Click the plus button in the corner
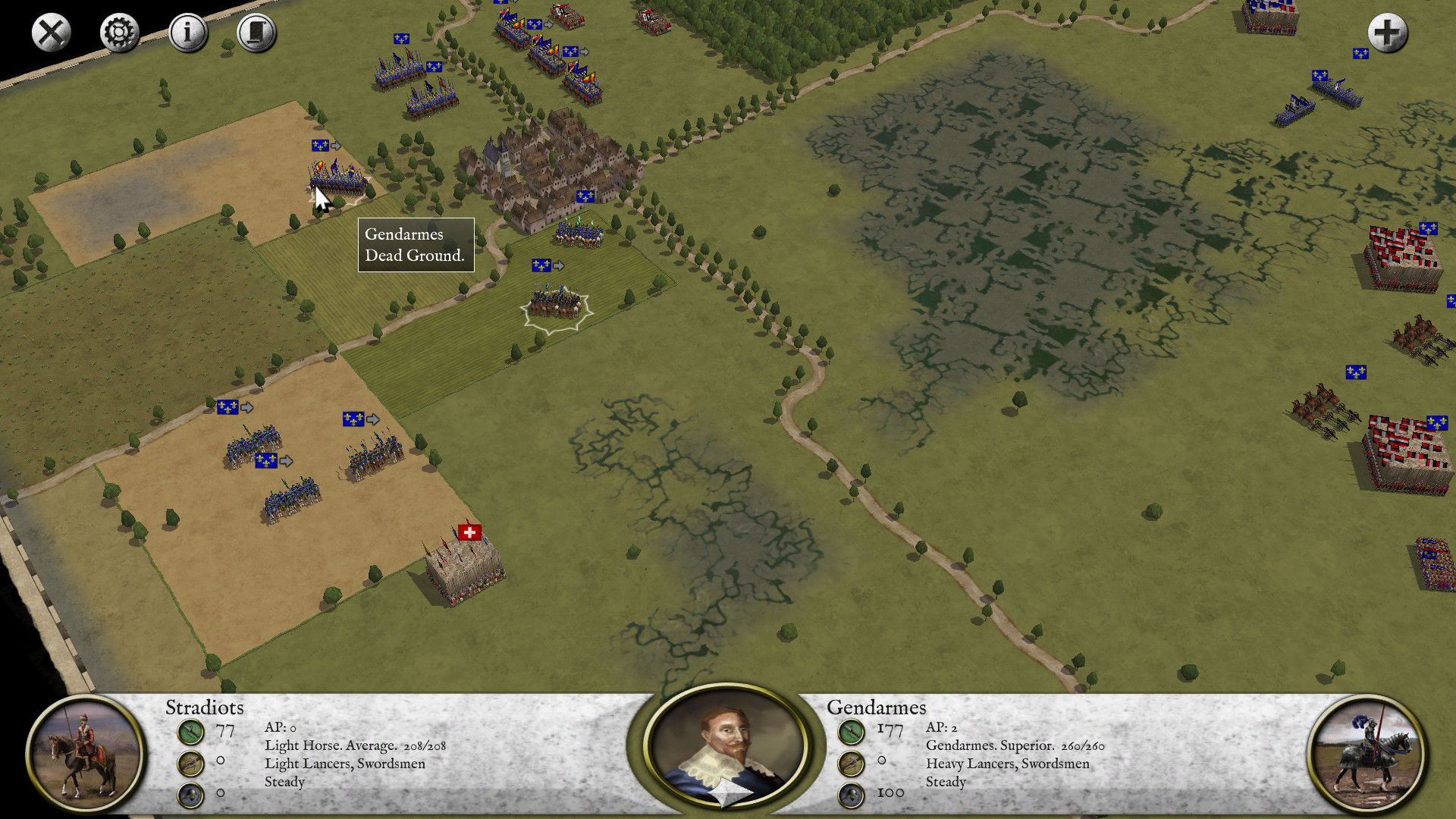 pos(1387,33)
